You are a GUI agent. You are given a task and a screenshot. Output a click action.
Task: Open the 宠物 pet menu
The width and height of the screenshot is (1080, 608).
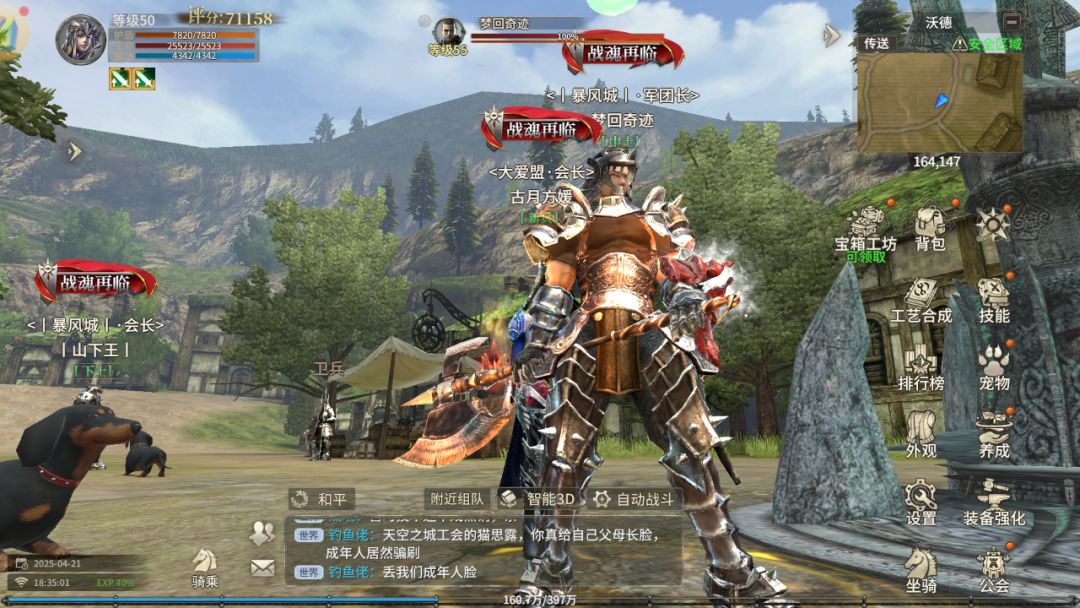pos(994,366)
